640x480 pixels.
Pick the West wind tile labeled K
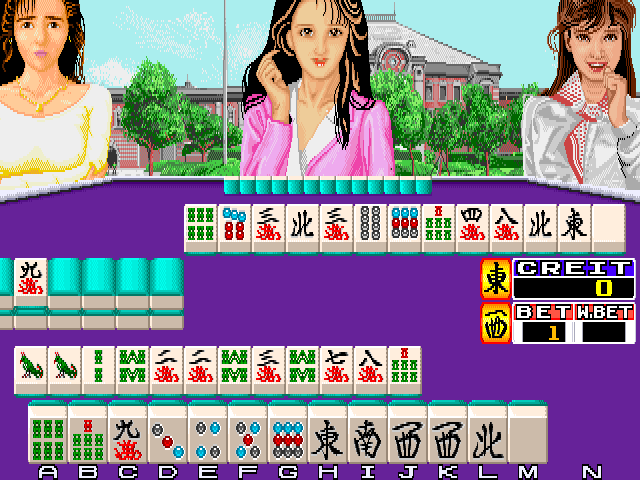447,434
